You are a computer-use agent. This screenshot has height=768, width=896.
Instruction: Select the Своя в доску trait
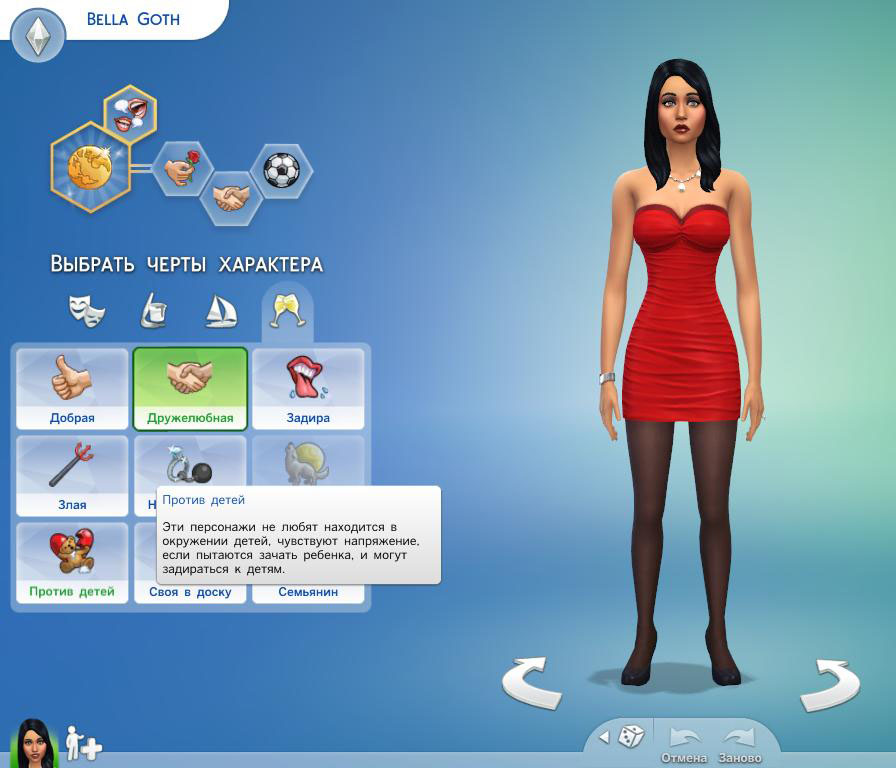click(190, 592)
